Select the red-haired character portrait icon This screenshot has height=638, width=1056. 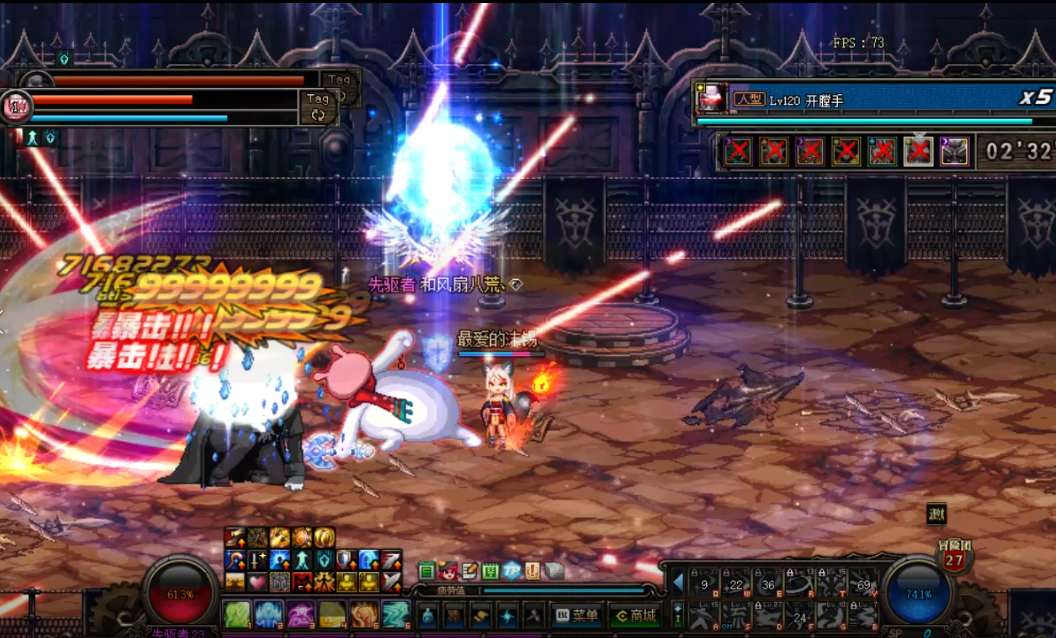click(x=448, y=571)
